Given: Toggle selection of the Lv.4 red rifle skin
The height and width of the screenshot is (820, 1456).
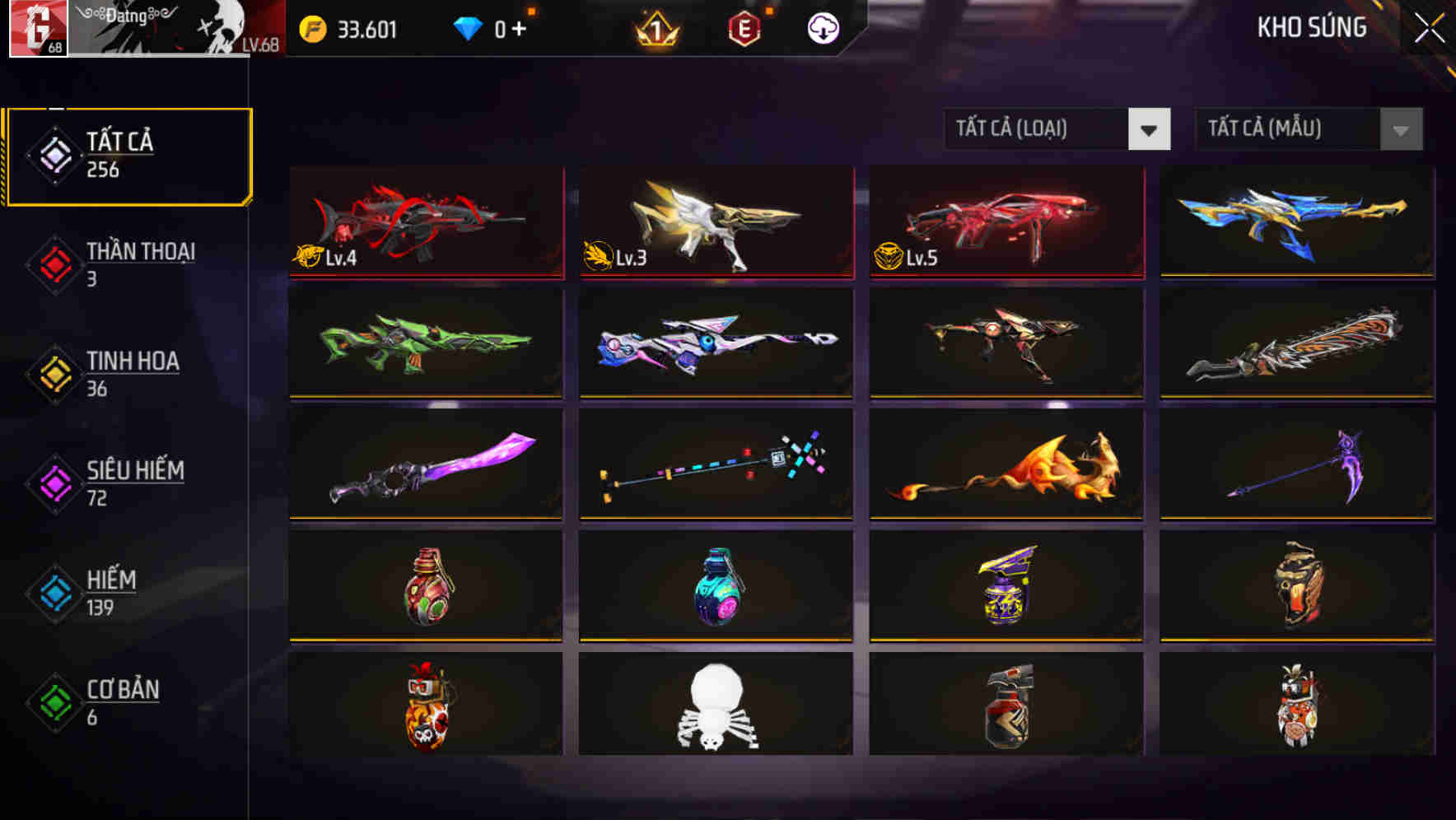Looking at the screenshot, I should click(x=426, y=222).
